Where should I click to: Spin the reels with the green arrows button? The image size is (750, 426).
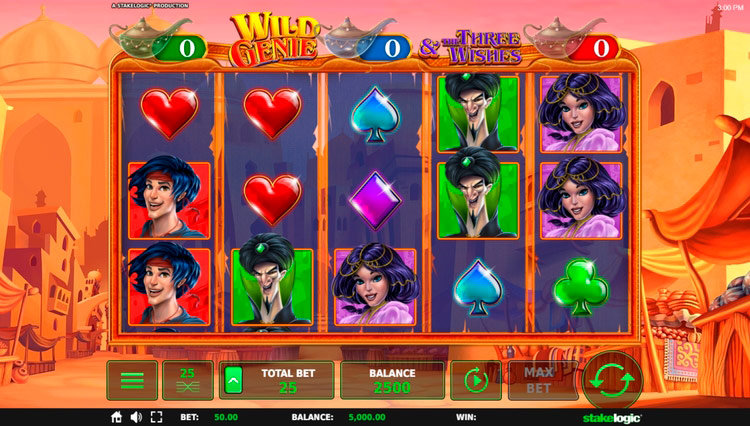point(612,380)
